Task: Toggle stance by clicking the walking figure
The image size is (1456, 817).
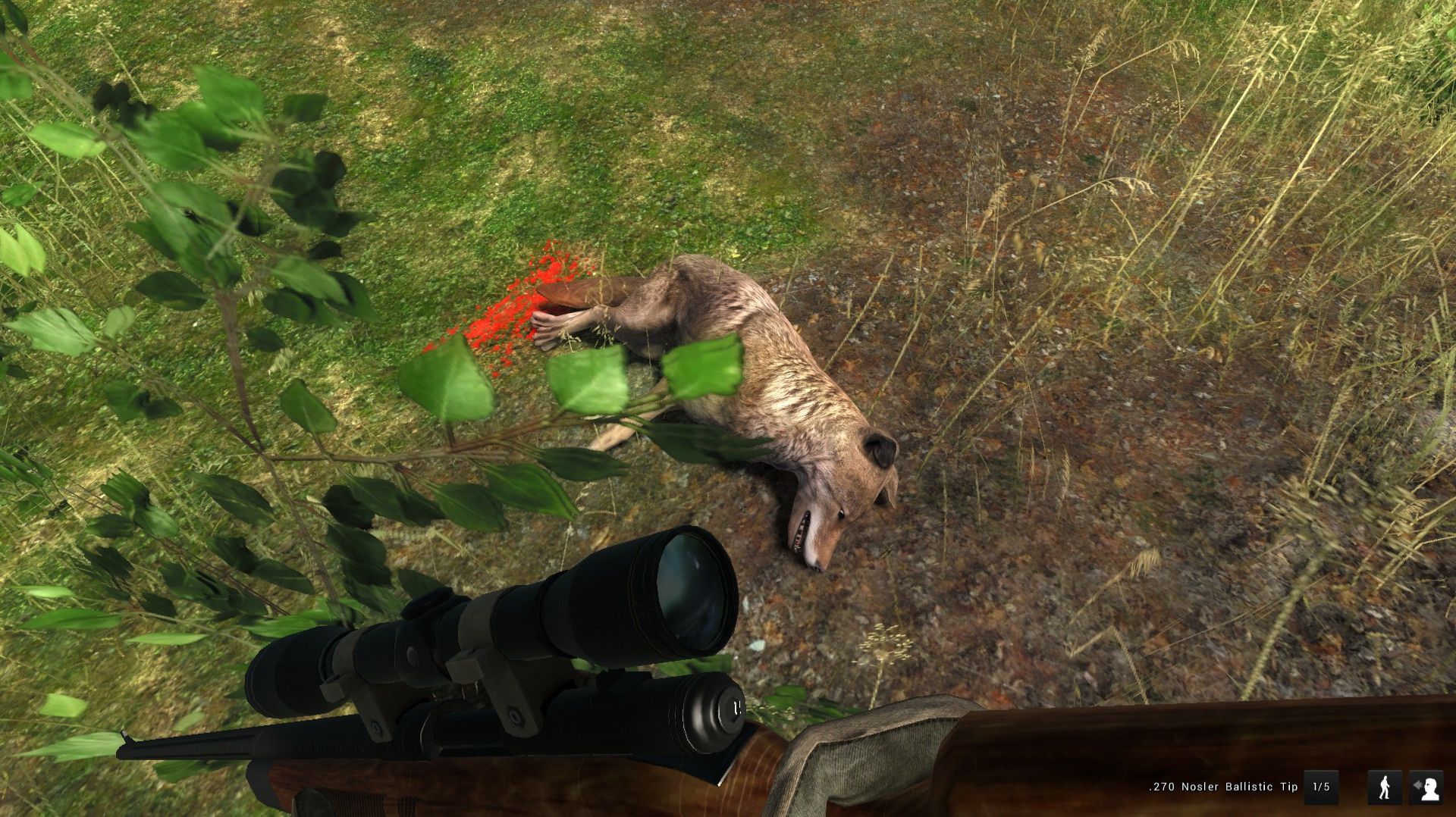Action: (1384, 786)
